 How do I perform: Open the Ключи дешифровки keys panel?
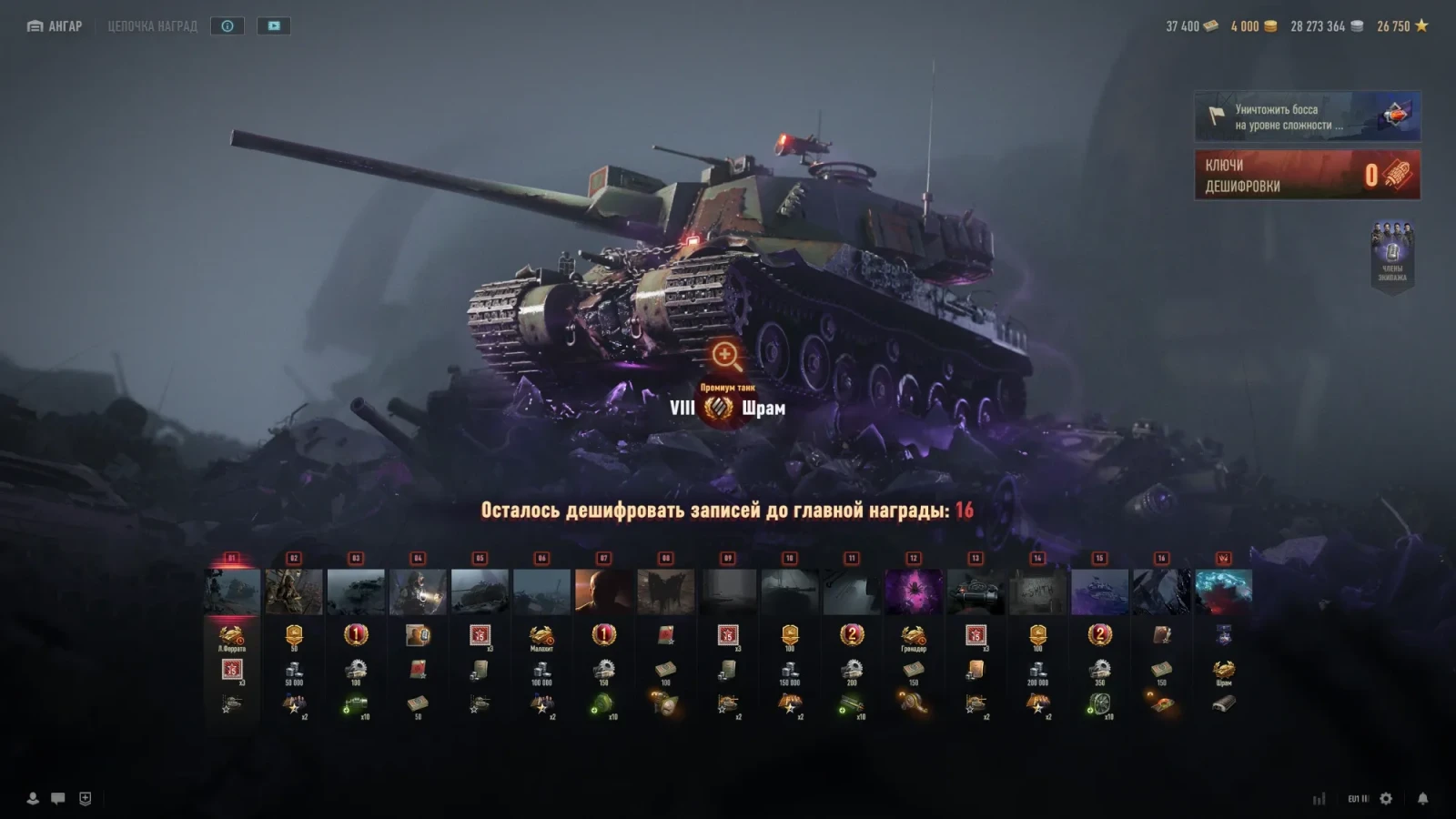tap(1307, 175)
